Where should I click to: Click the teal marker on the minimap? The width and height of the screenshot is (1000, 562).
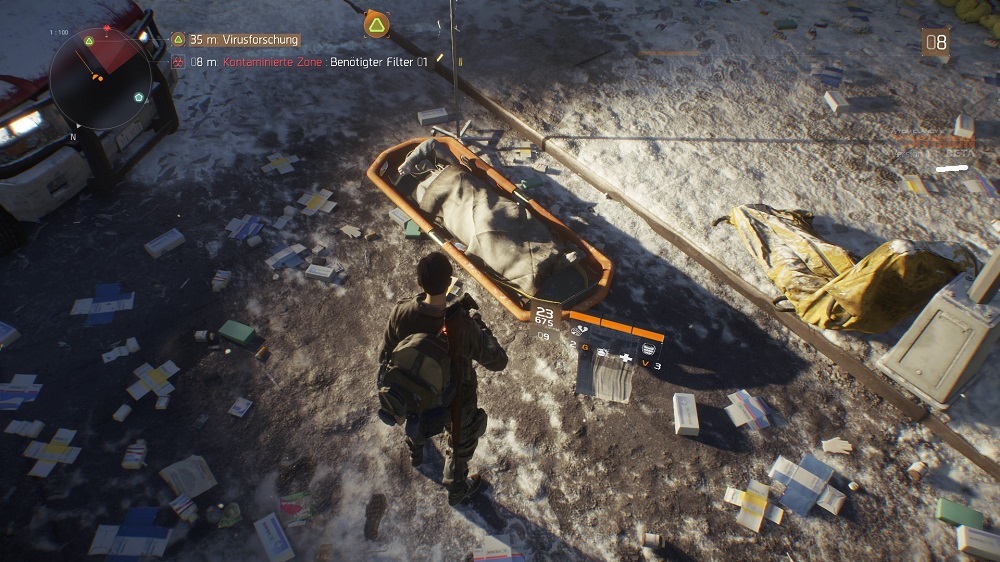click(x=139, y=97)
